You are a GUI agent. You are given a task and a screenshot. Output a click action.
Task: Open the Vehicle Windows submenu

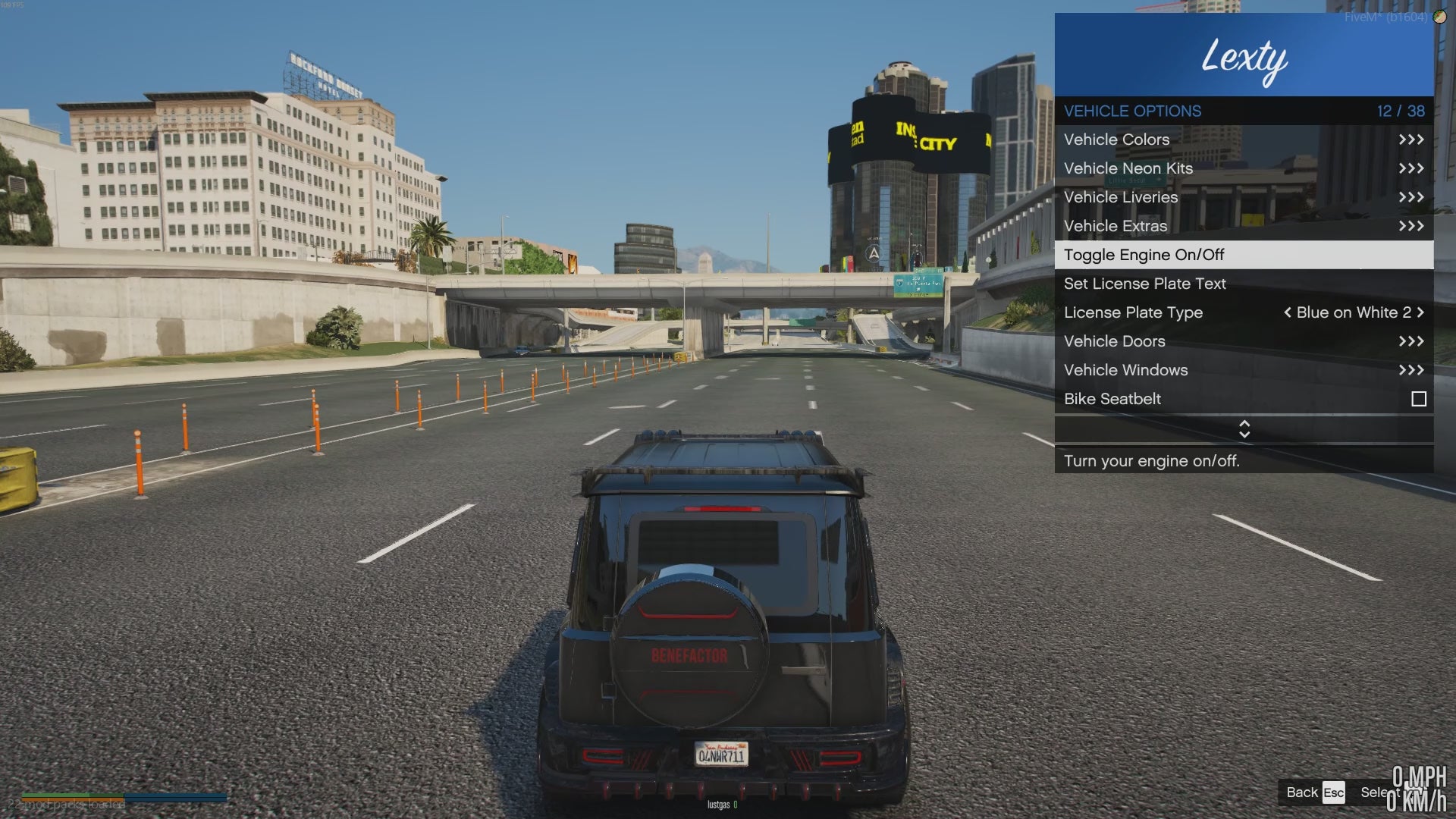(x=1244, y=370)
